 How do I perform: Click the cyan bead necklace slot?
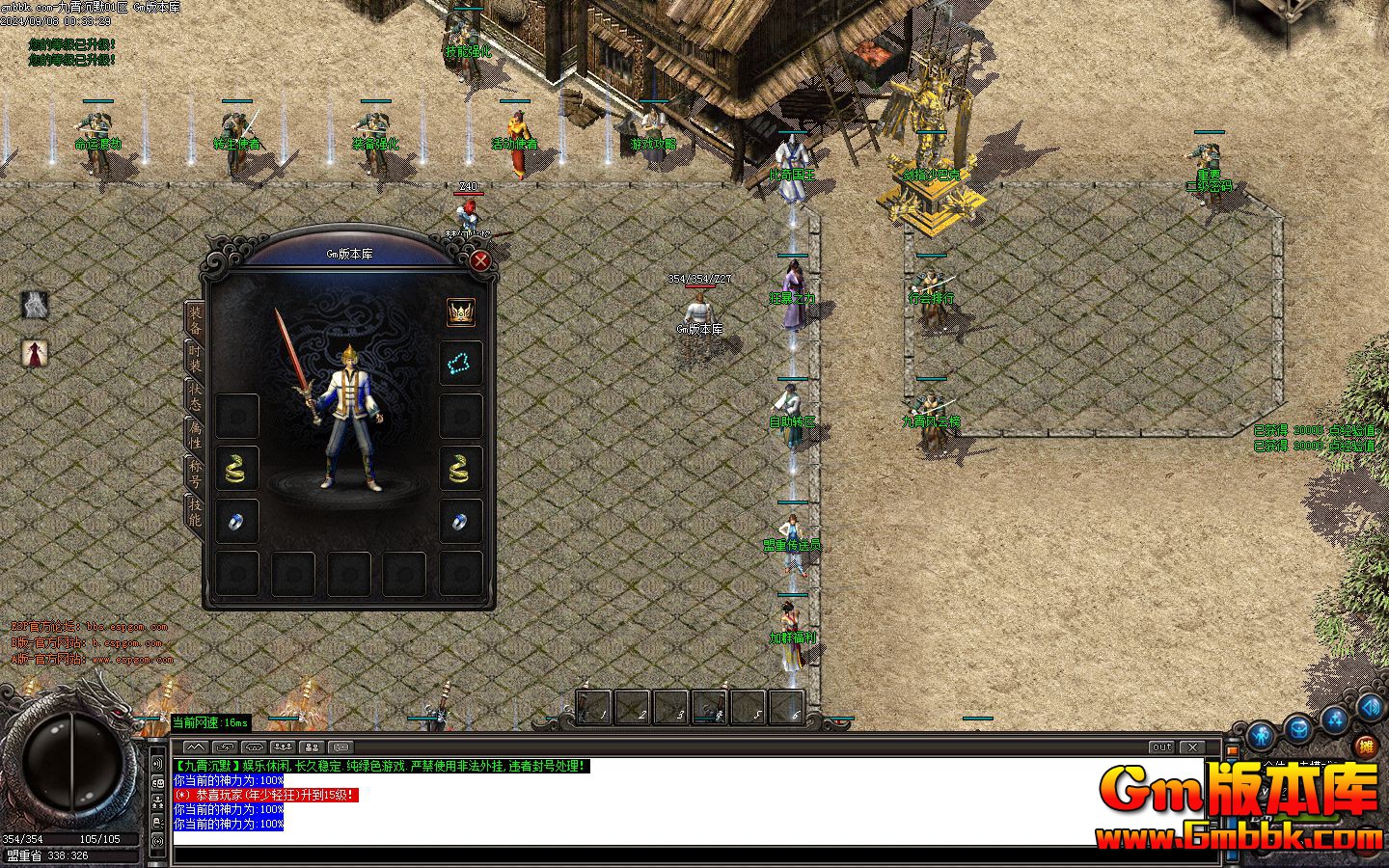[460, 363]
